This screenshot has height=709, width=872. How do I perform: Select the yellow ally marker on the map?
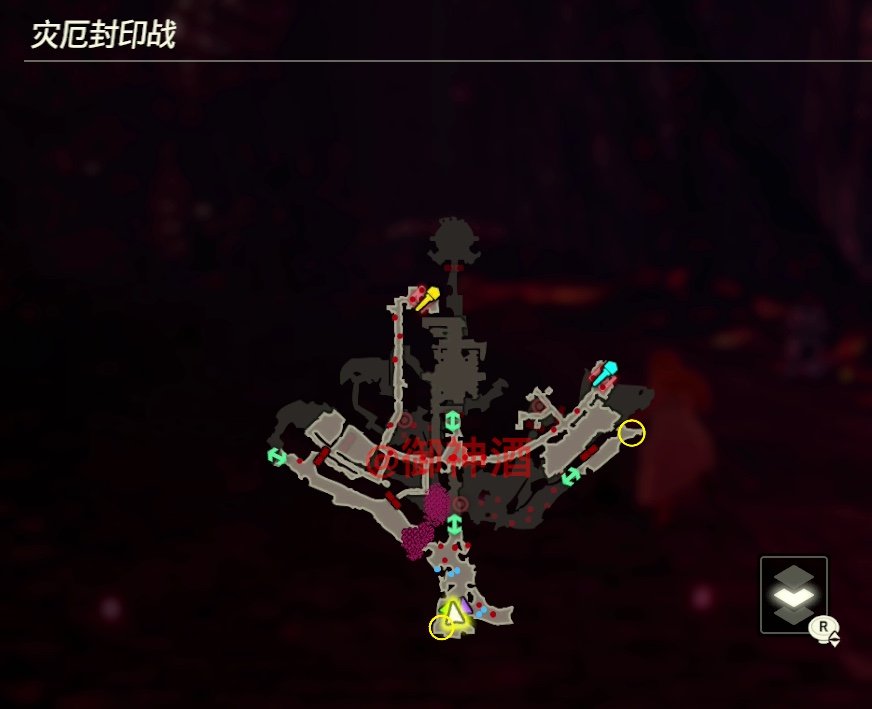[428, 296]
